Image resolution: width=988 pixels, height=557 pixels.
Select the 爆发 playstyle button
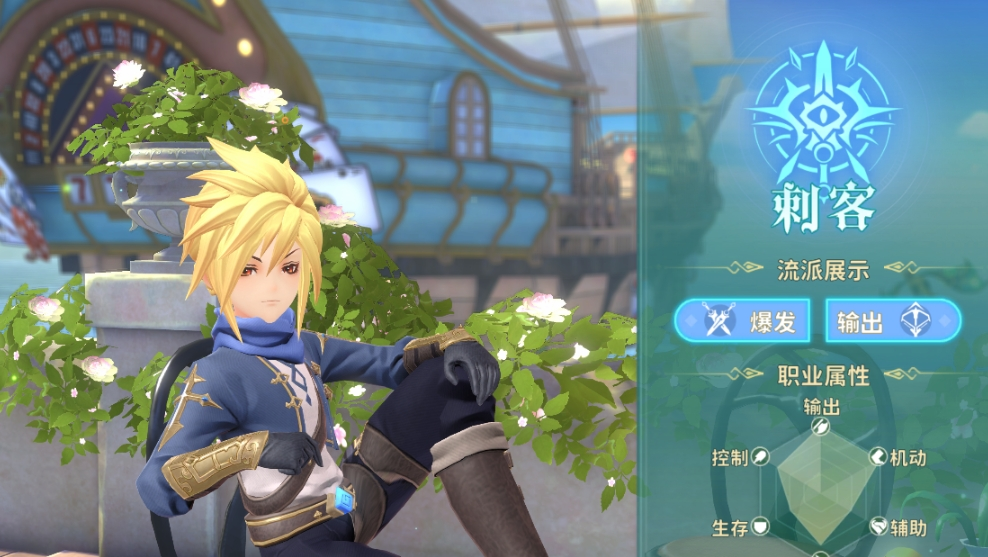click(744, 321)
